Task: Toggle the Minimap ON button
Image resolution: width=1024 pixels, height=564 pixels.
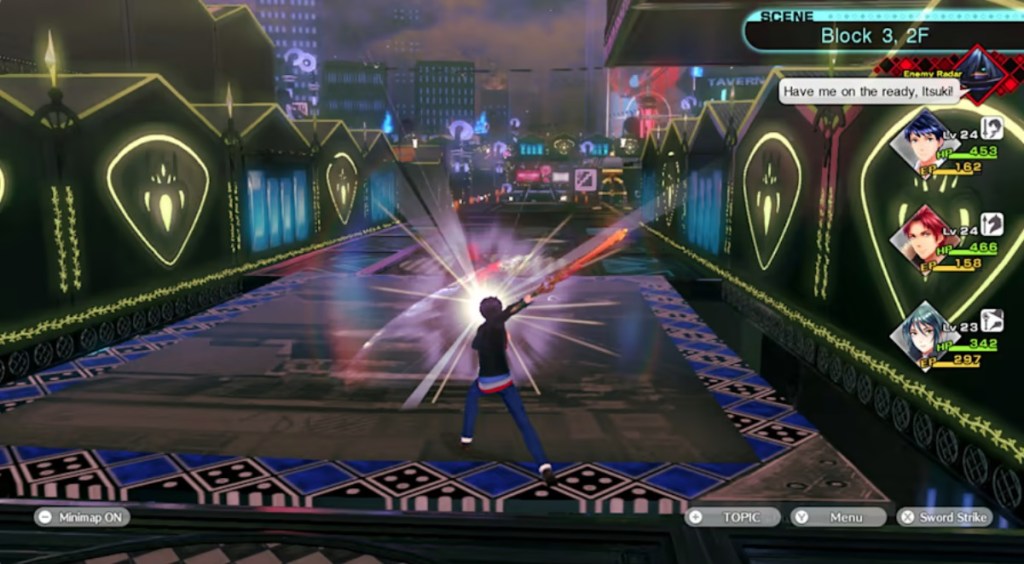Action: point(81,517)
